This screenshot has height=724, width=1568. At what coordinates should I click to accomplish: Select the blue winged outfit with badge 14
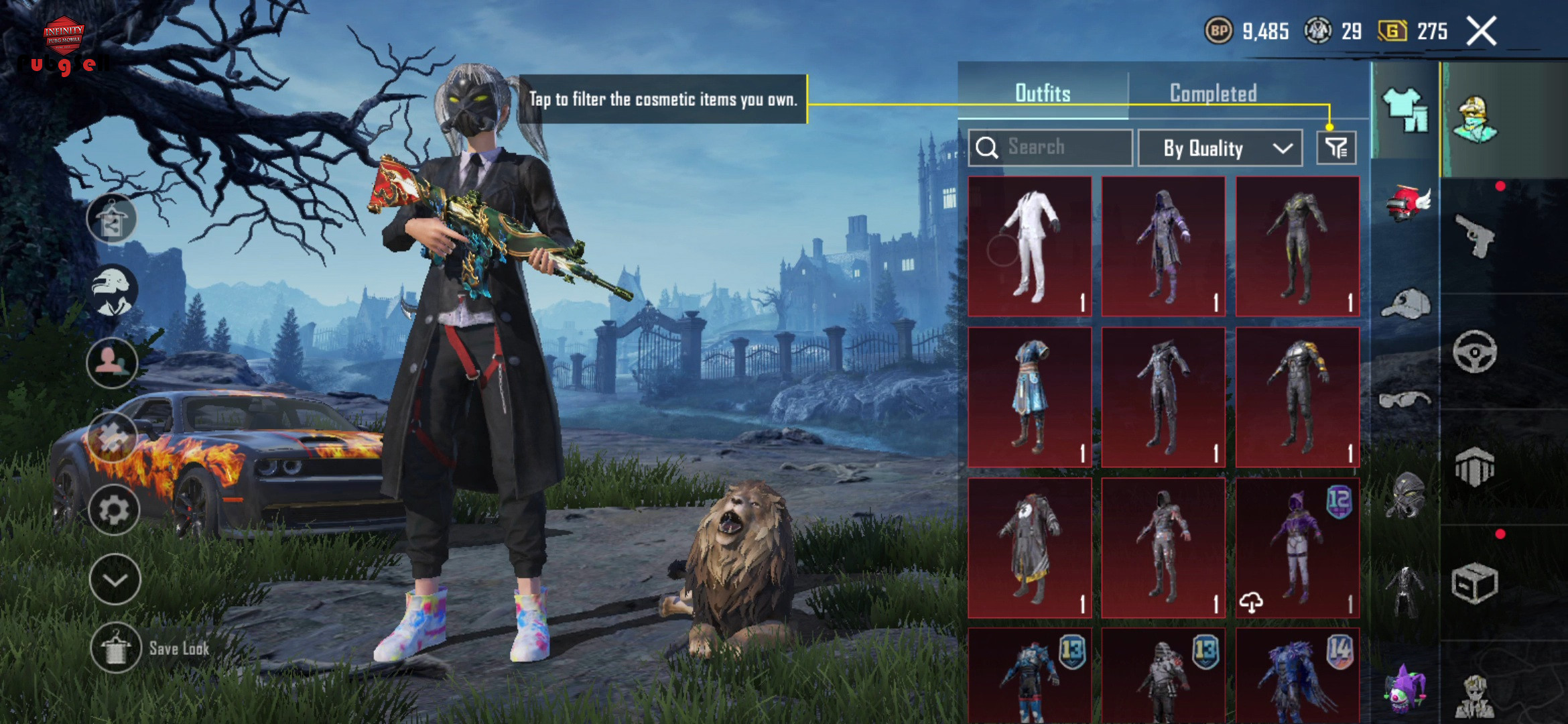tap(1297, 677)
